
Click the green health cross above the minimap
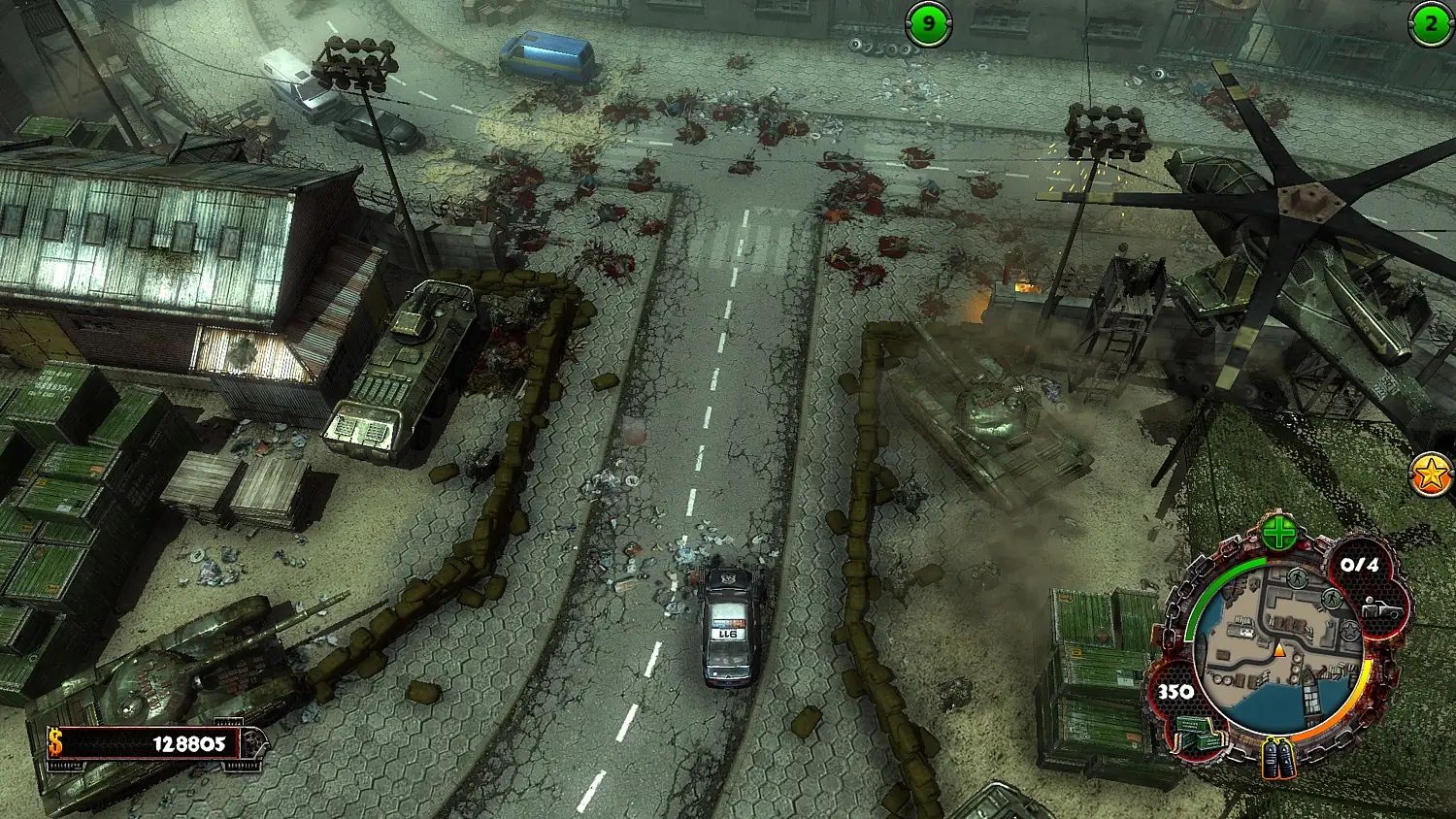tap(1279, 533)
